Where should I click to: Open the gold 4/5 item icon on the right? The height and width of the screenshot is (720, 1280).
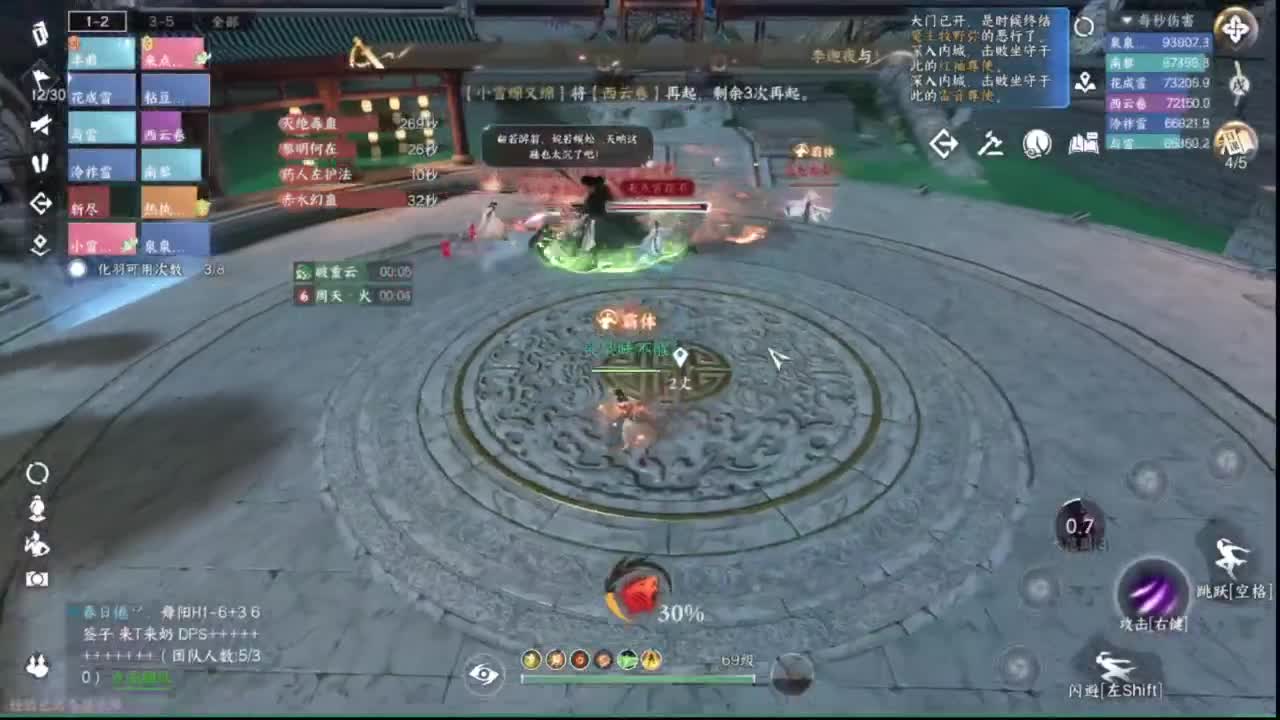[1233, 142]
